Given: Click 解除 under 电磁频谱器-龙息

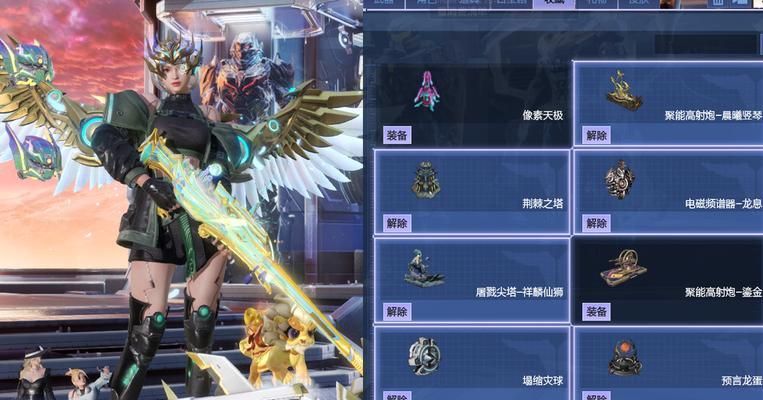Looking at the screenshot, I should [x=596, y=223].
